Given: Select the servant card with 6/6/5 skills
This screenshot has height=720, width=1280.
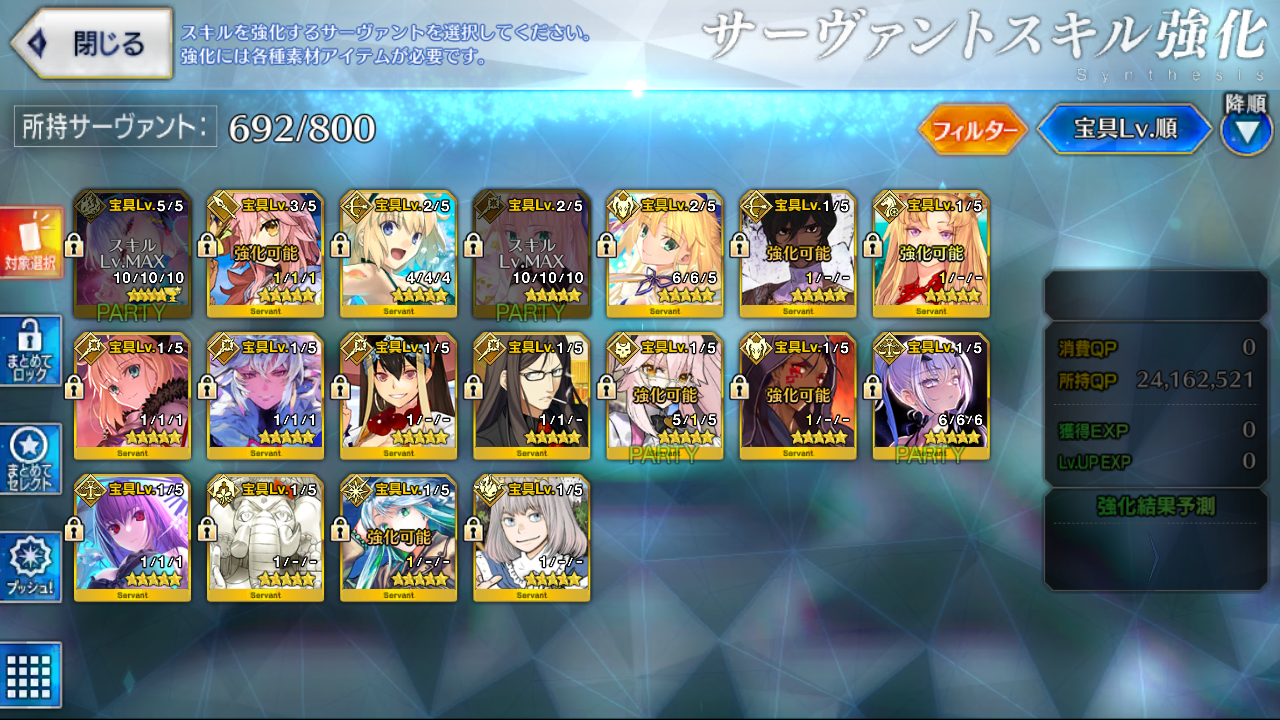Looking at the screenshot, I should (x=665, y=254).
